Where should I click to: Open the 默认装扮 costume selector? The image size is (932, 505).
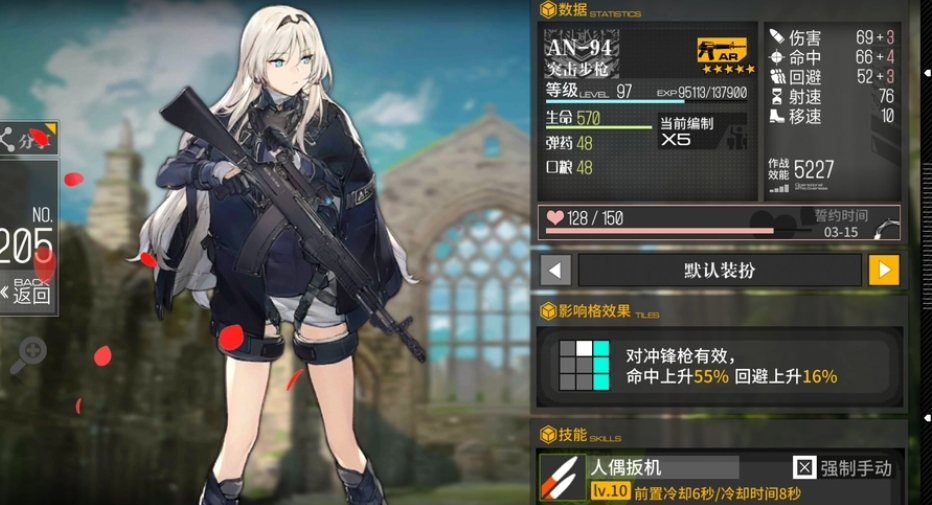719,270
